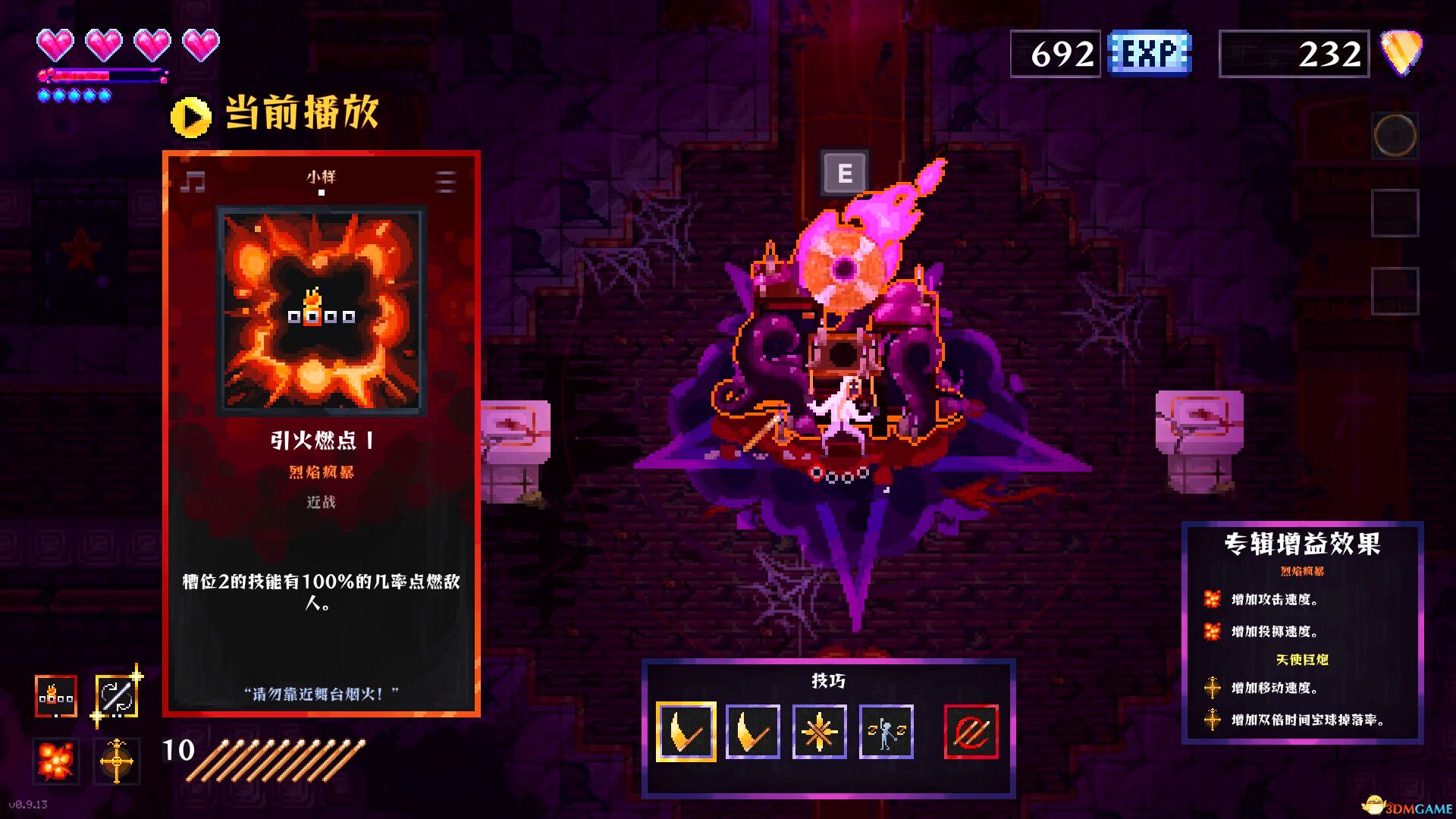Click the dancing figure skill icon
Viewport: 1456px width, 819px height.
click(x=888, y=733)
